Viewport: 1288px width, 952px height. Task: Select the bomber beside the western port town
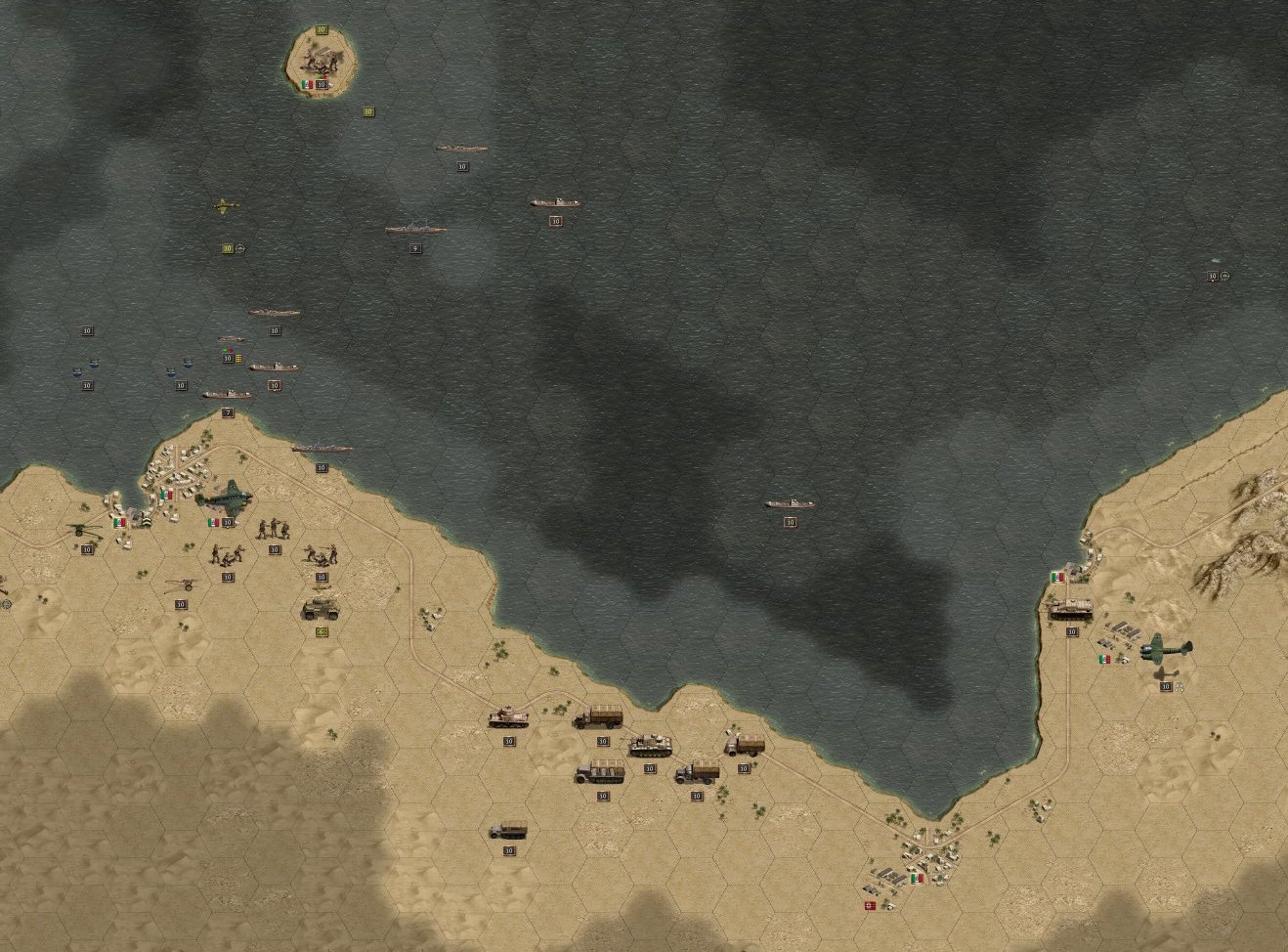226,496
